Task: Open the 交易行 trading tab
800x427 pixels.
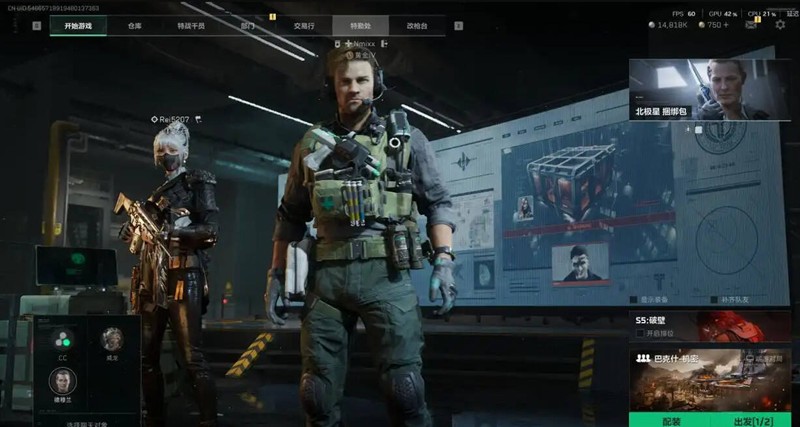Action: (x=306, y=26)
